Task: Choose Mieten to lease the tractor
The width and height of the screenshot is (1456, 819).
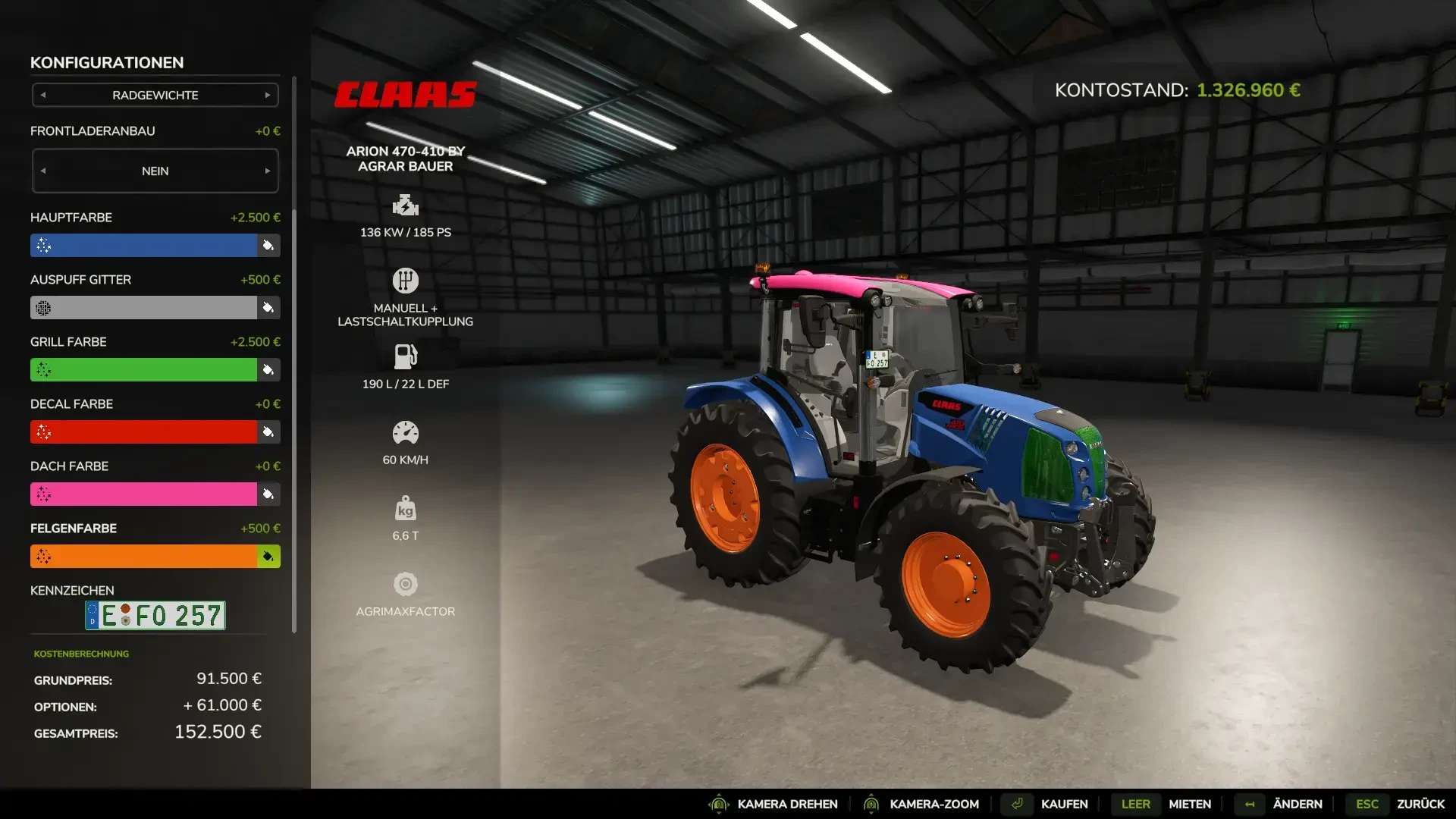Action: tap(1189, 804)
